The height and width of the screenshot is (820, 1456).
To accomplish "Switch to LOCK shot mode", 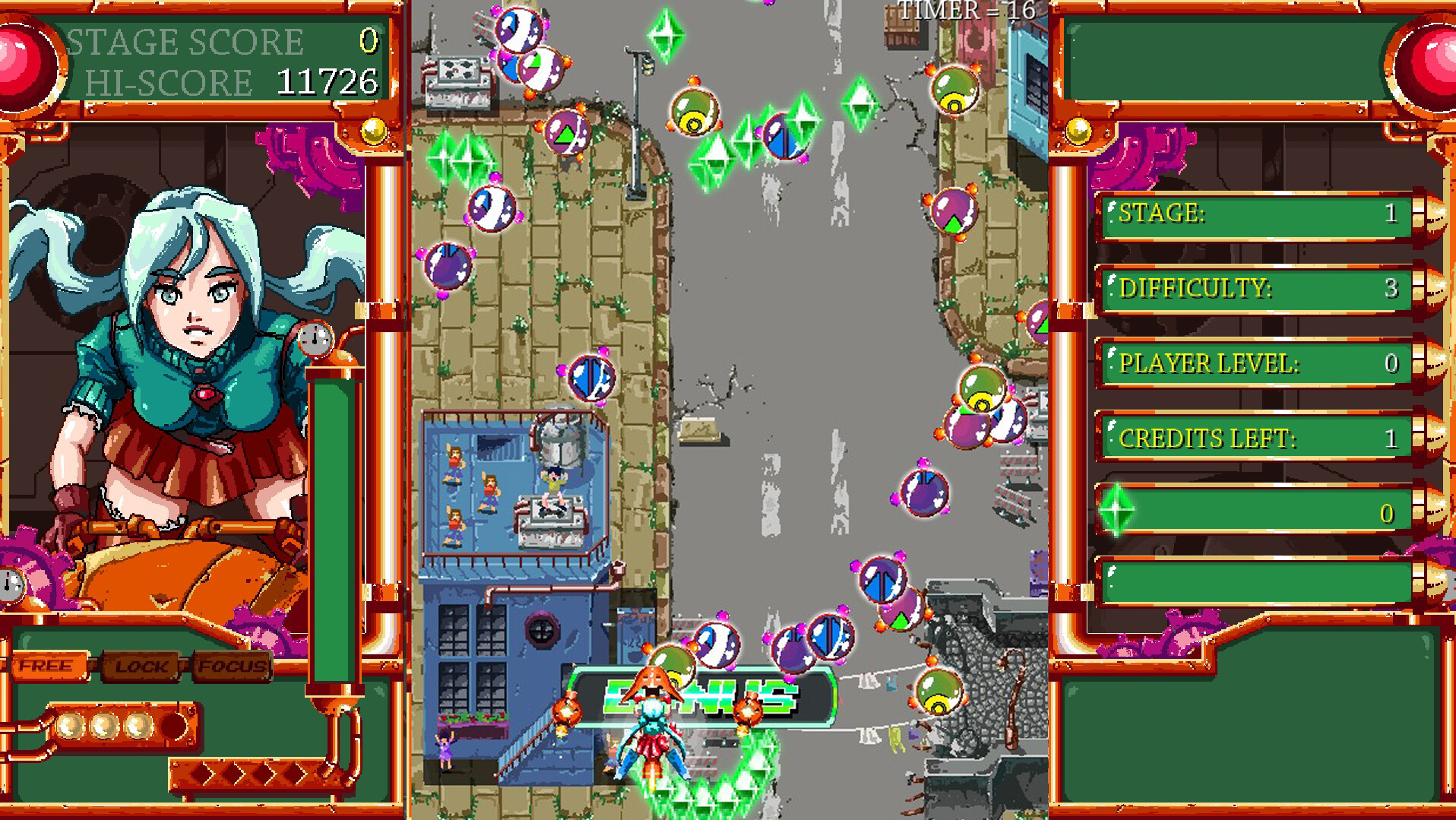I will click(141, 667).
